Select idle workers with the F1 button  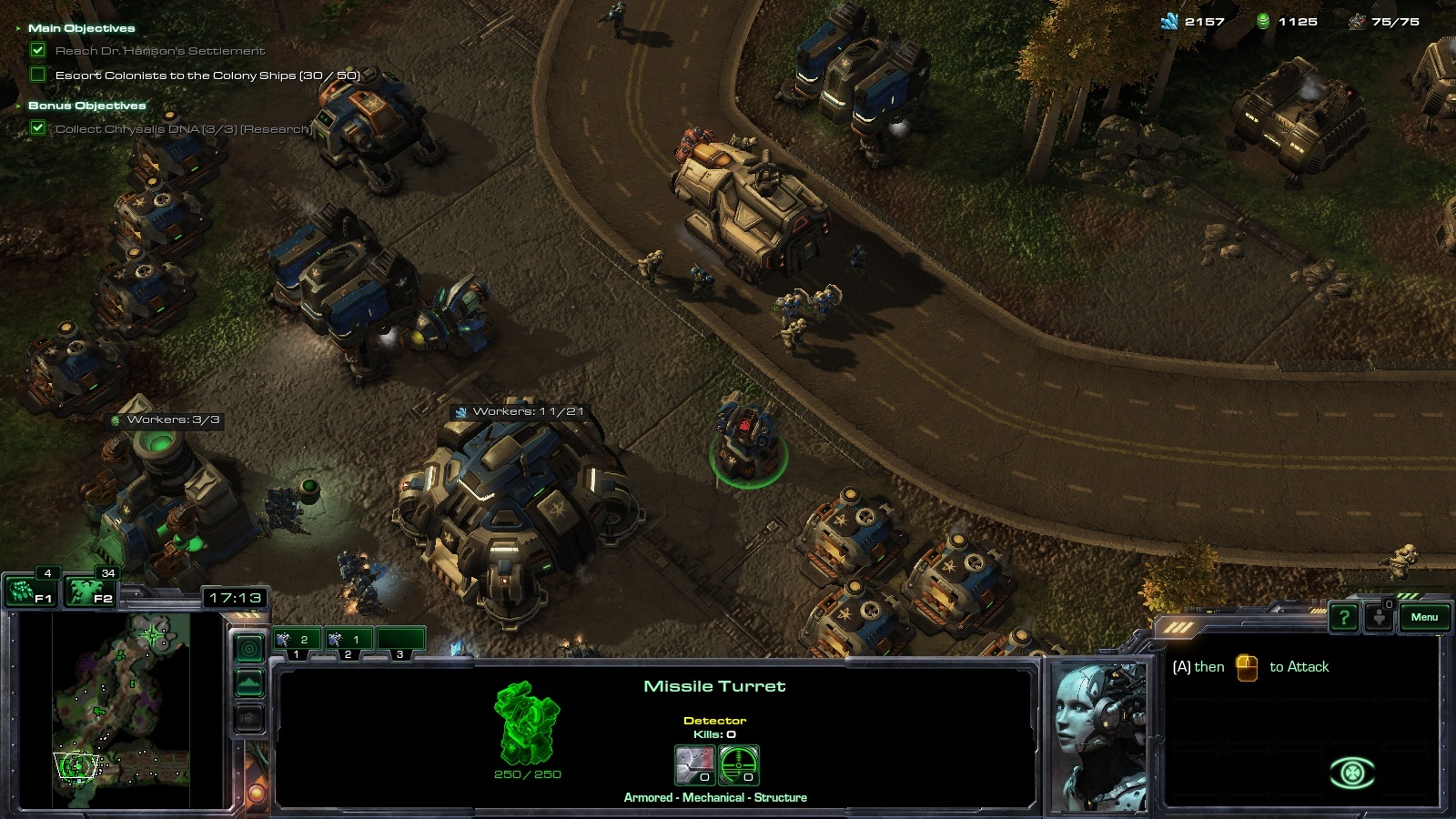click(x=30, y=593)
